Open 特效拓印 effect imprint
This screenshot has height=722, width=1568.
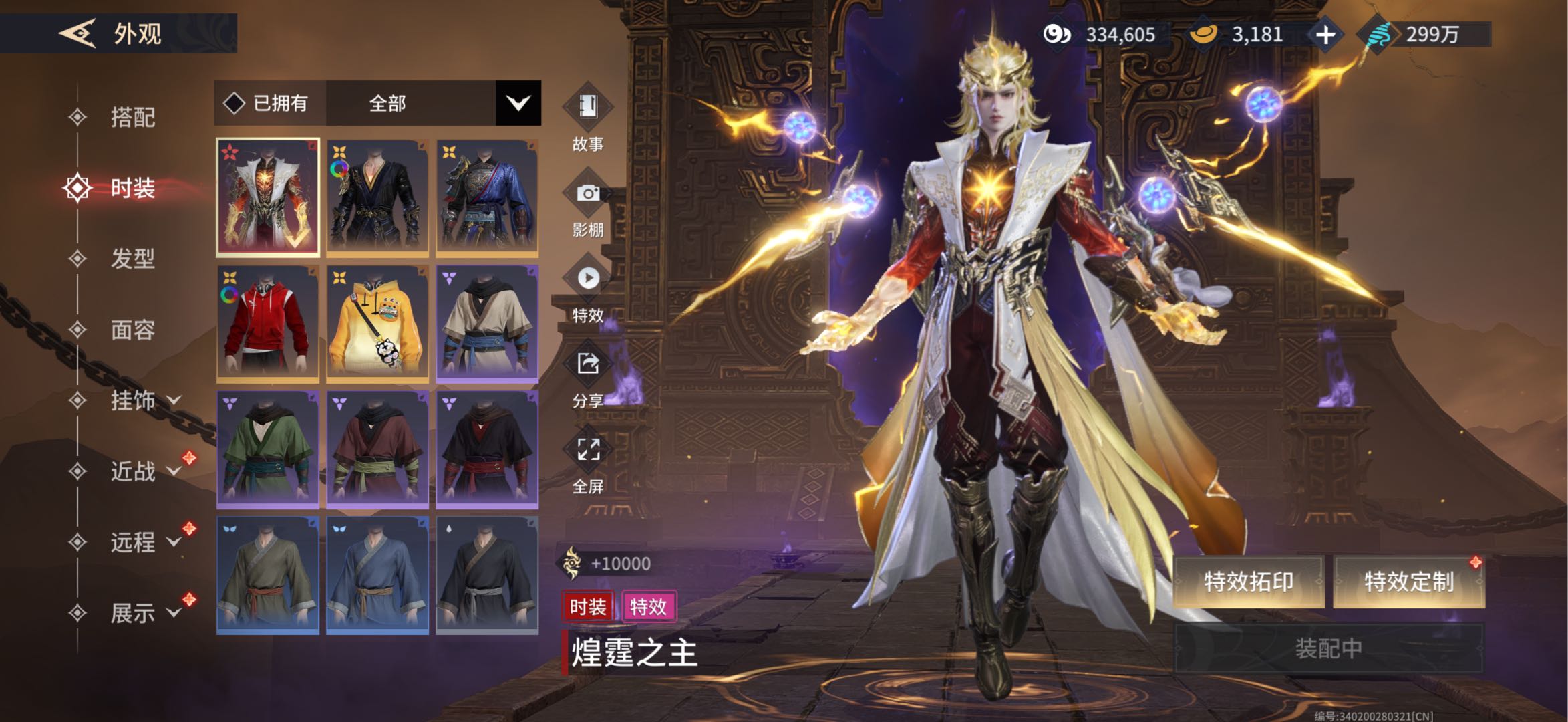click(x=1248, y=582)
